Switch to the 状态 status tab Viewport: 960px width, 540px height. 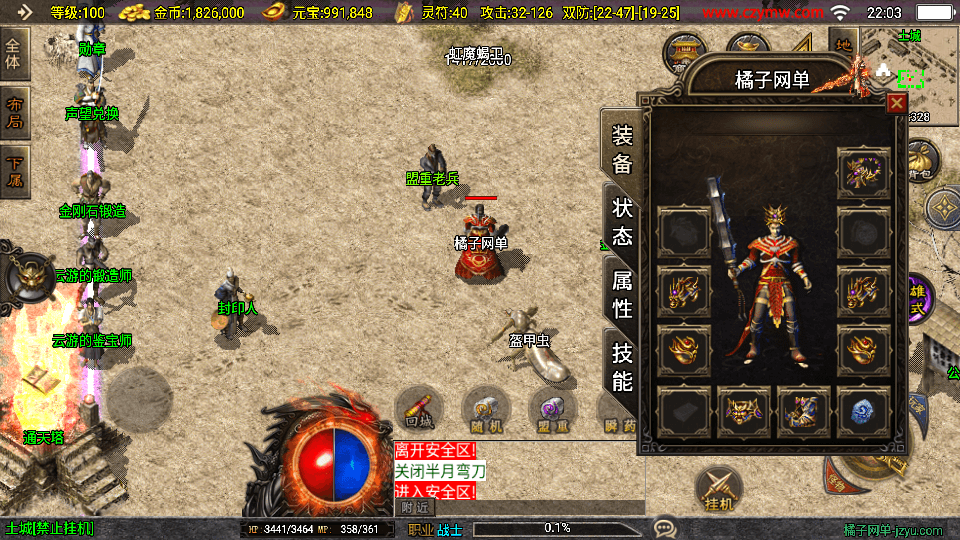[x=622, y=222]
